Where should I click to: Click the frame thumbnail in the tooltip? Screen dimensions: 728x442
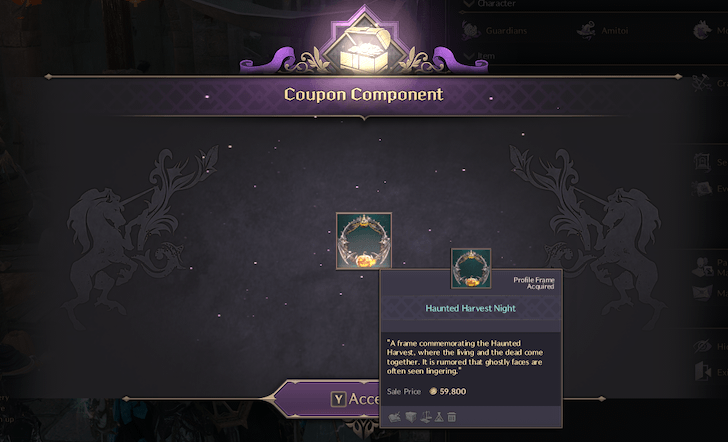470,268
